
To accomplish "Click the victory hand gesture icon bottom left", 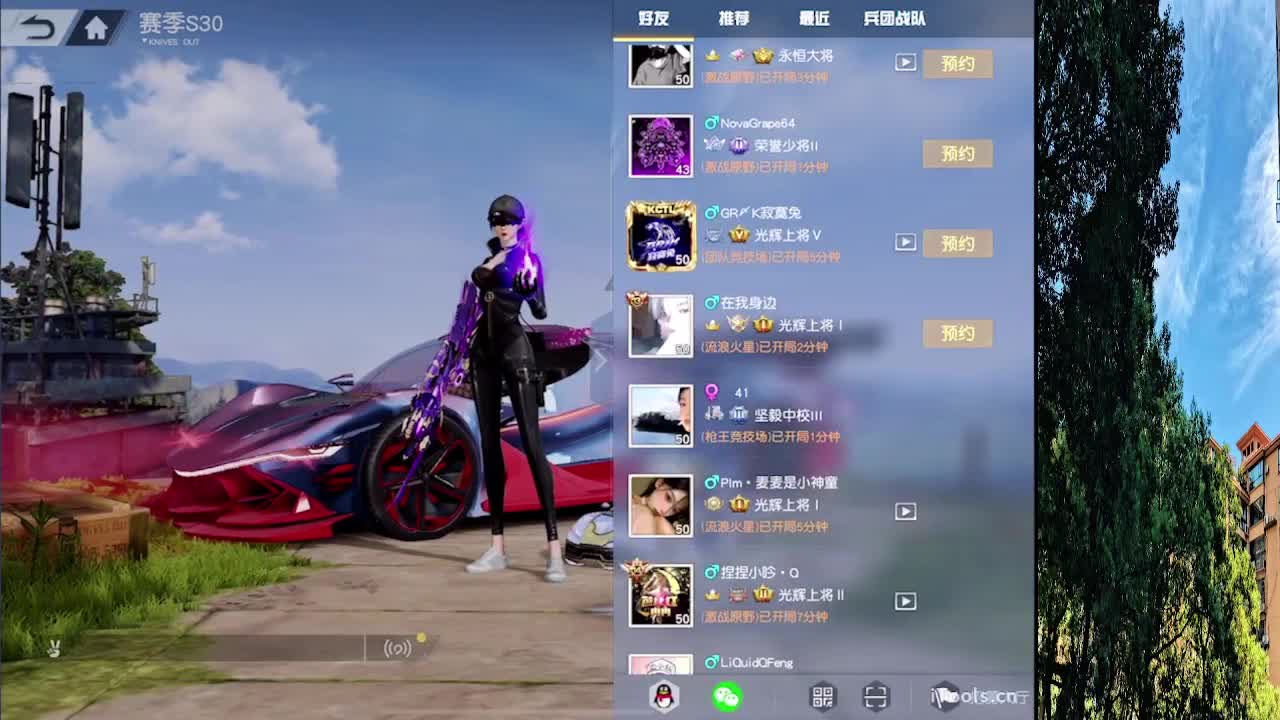I will [53, 649].
